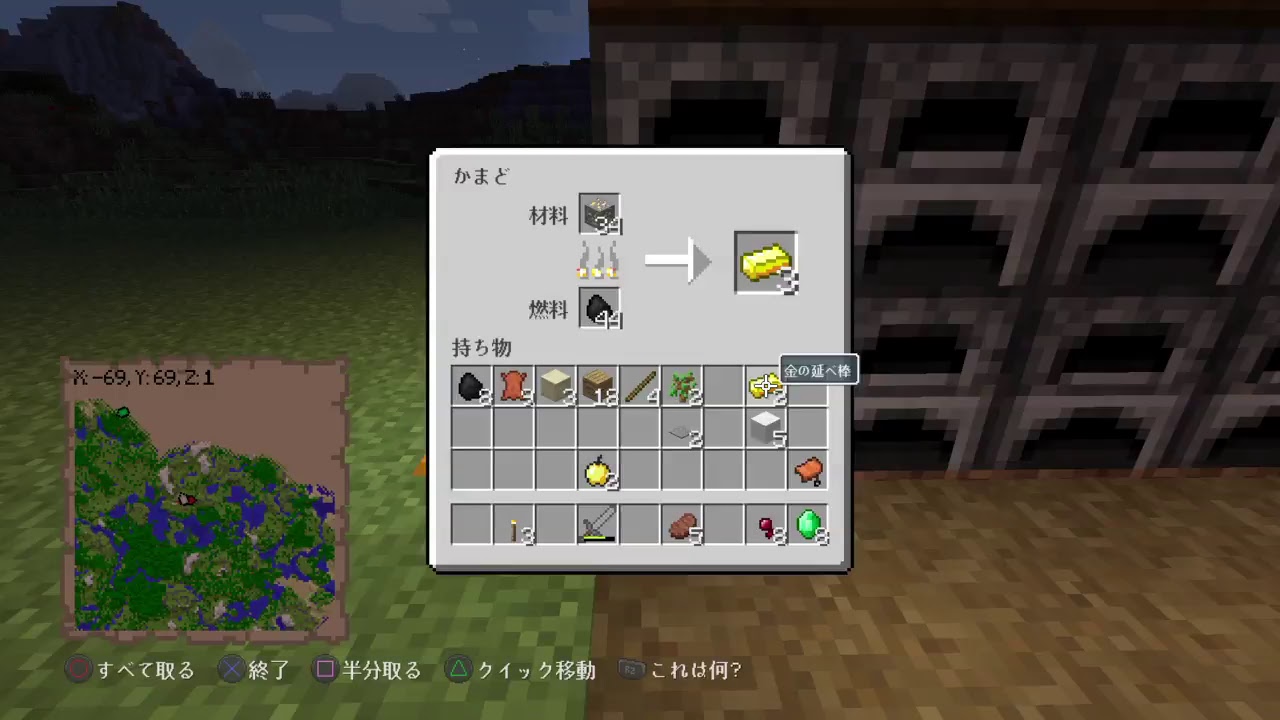Select the coal stack in the inventory
The image size is (1280, 720).
coord(470,388)
